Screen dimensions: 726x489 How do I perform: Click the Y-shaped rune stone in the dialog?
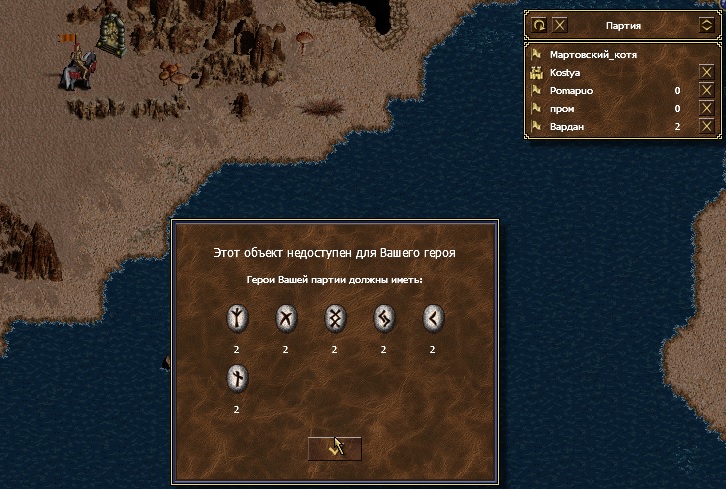point(237,320)
